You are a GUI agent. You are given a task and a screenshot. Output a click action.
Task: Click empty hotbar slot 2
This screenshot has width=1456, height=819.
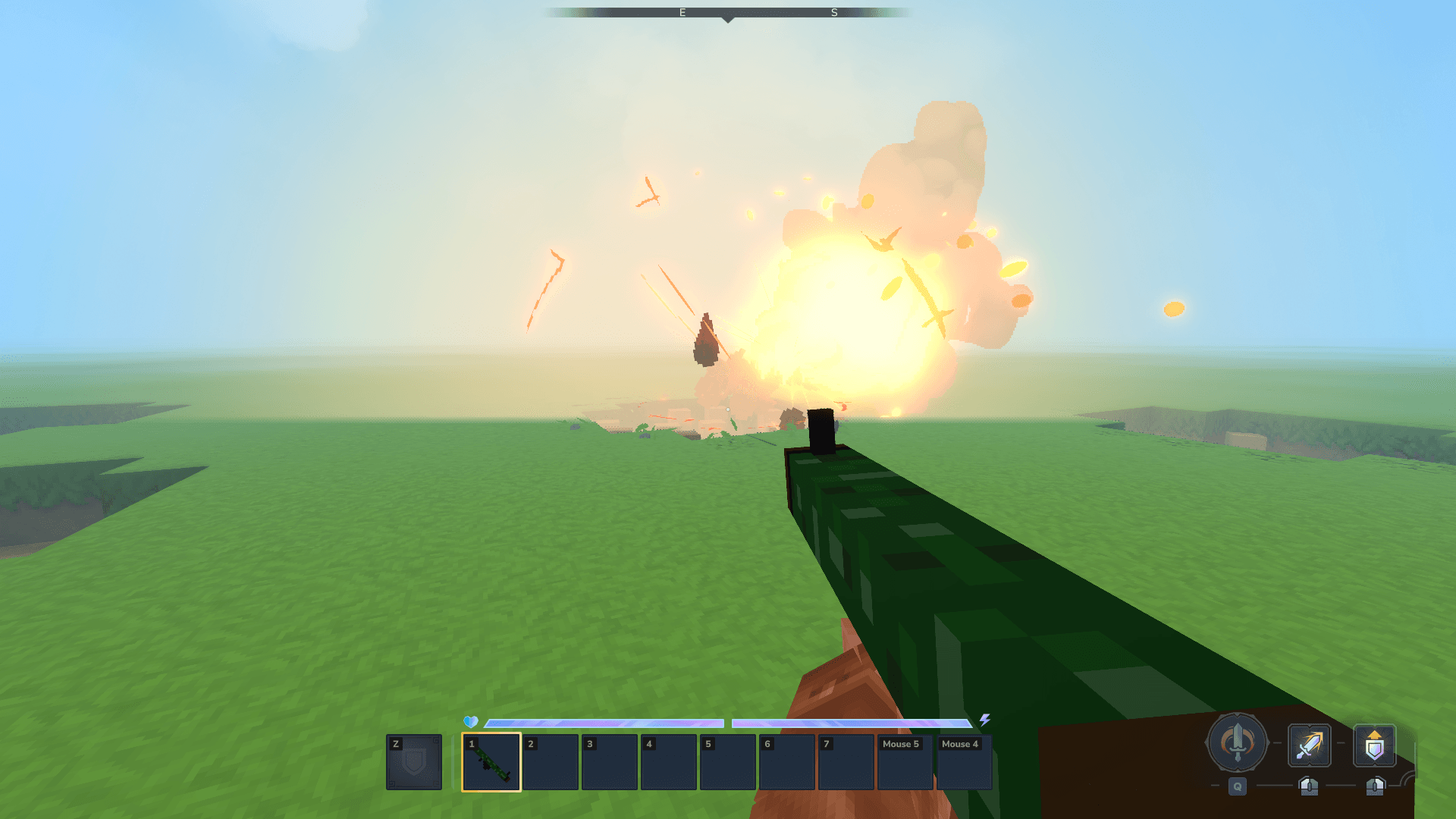click(x=551, y=761)
